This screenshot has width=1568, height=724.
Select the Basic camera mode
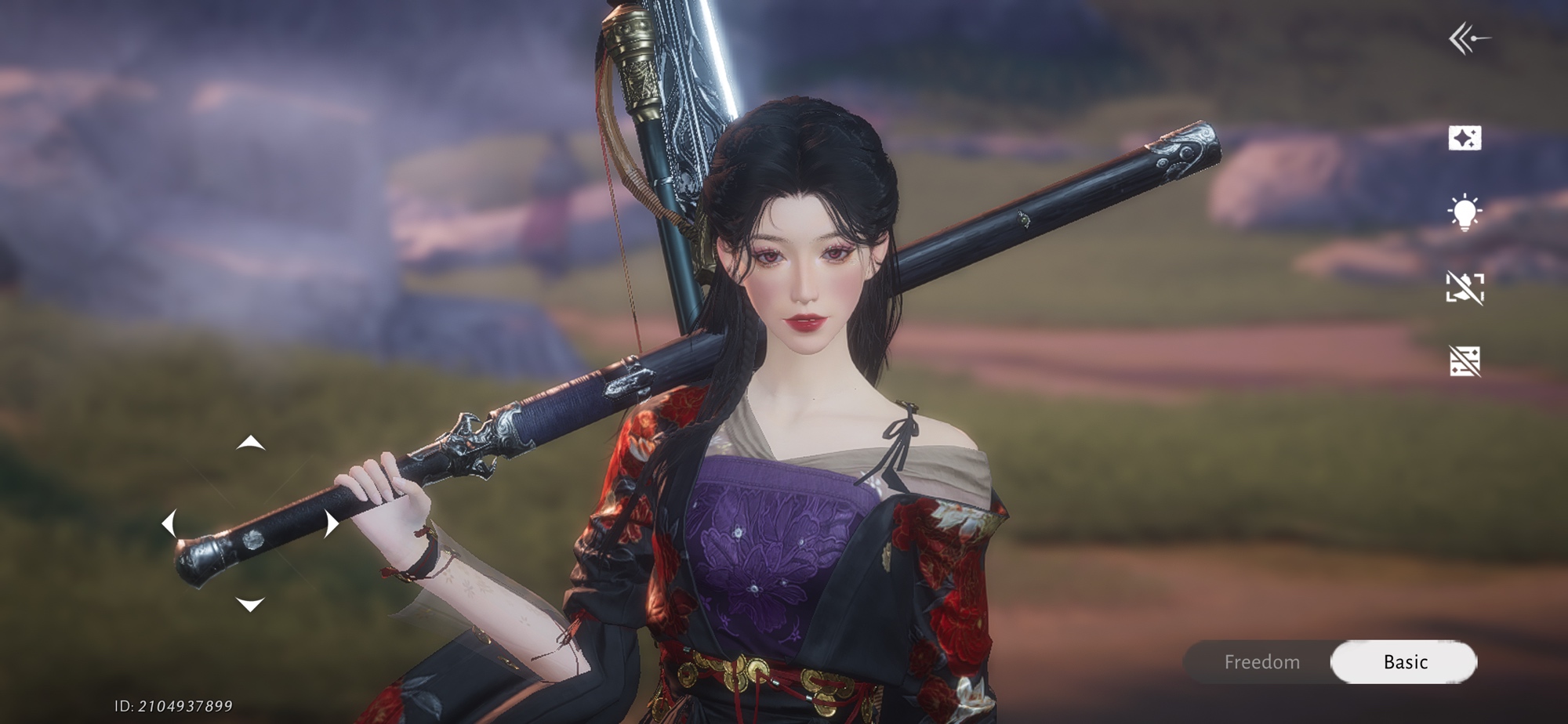[1404, 662]
